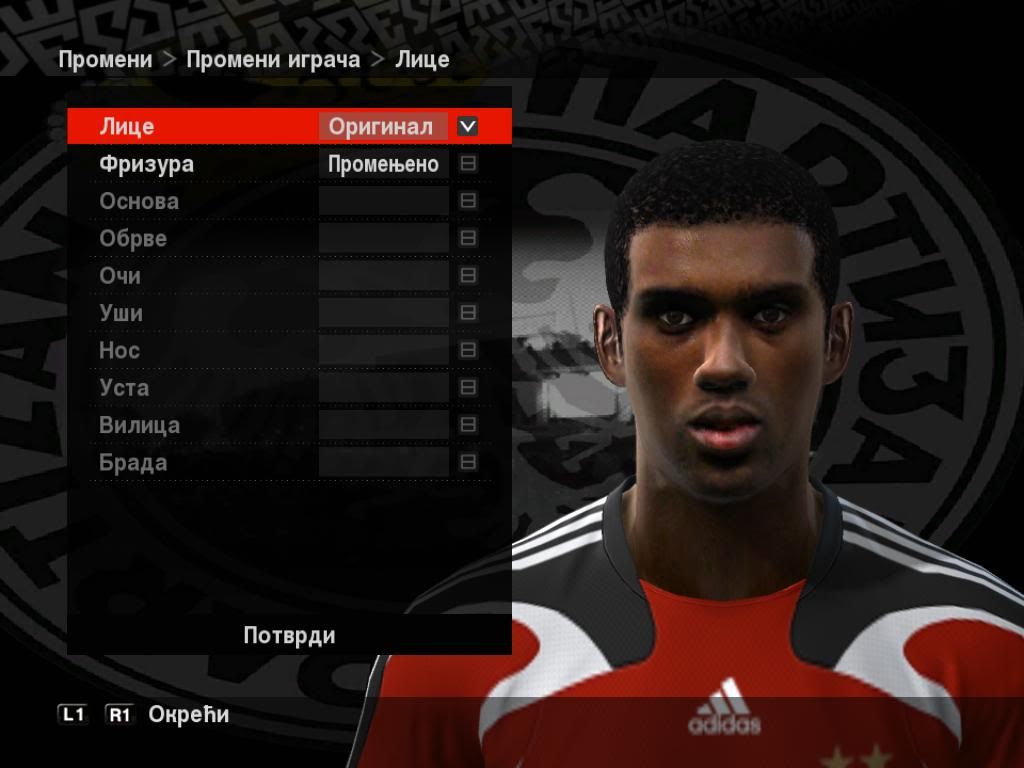Viewport: 1024px width, 768px height.
Task: Select the Нос menu item
Action: pos(119,351)
